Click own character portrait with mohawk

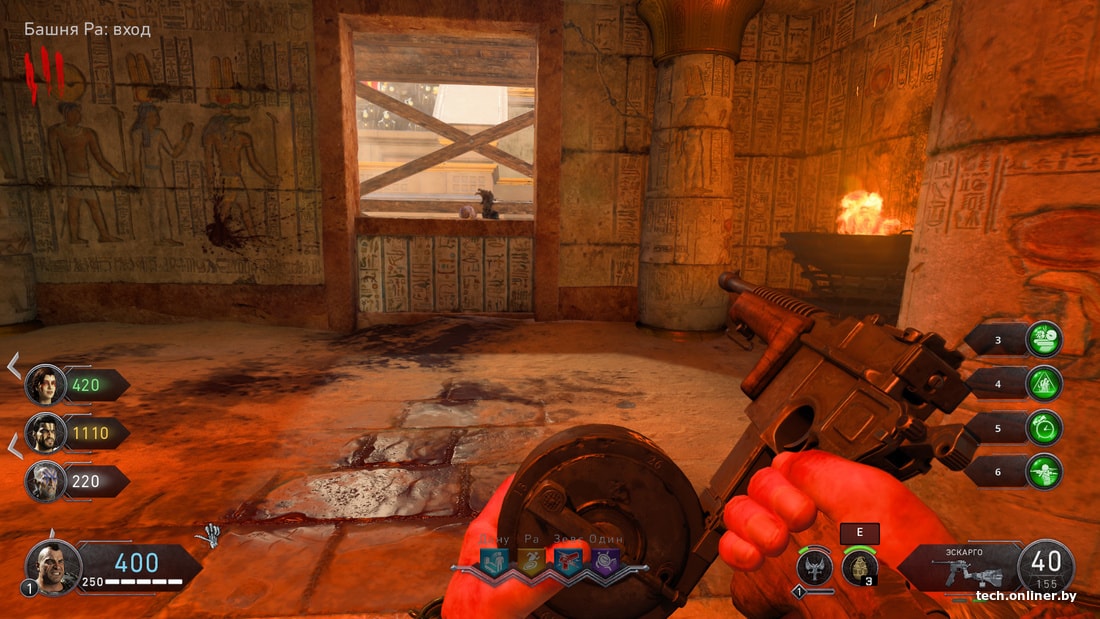(52, 567)
